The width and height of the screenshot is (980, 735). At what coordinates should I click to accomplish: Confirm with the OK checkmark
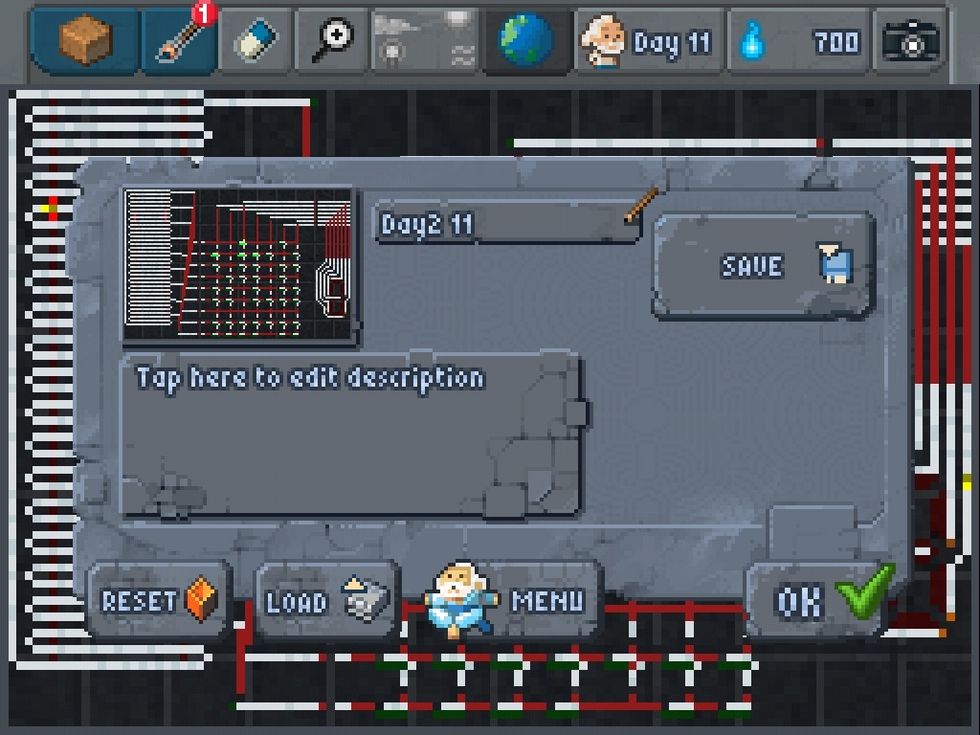tap(822, 600)
